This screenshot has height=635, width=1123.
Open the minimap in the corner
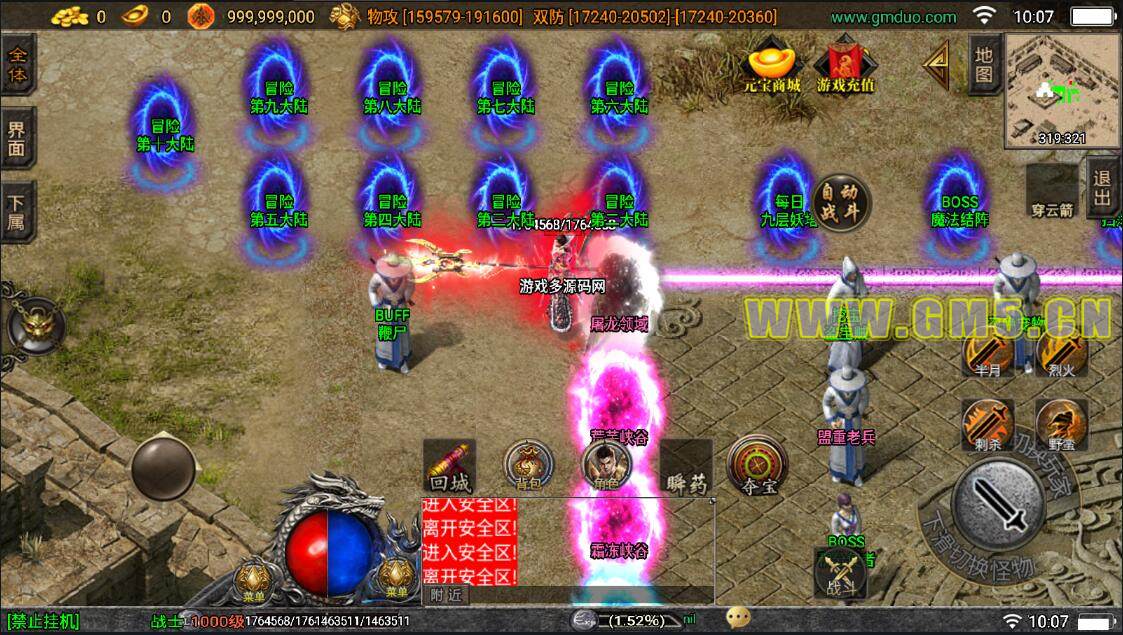coord(1063,90)
